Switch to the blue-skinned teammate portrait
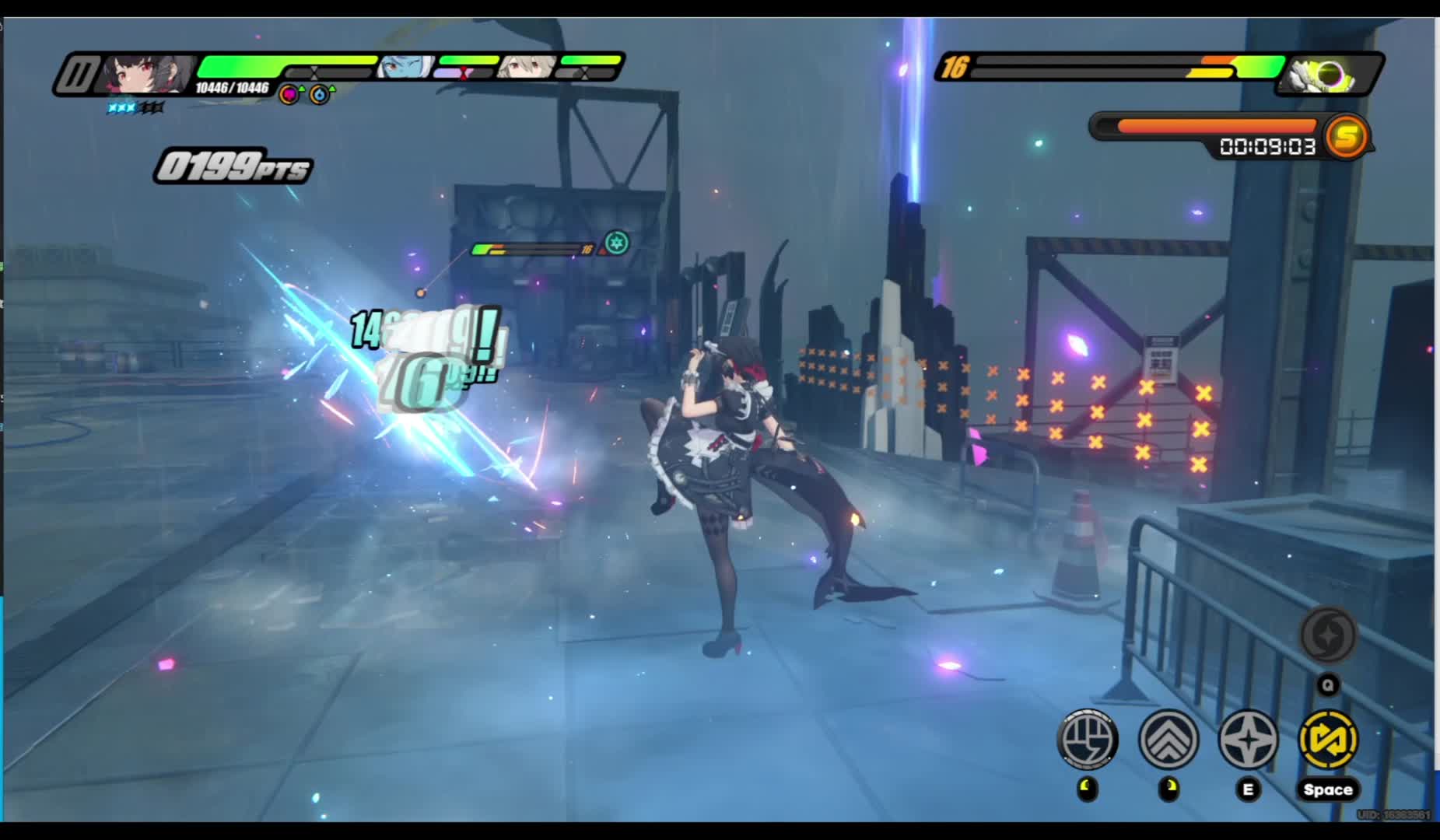Viewport: 1440px width, 840px height. pos(404,67)
